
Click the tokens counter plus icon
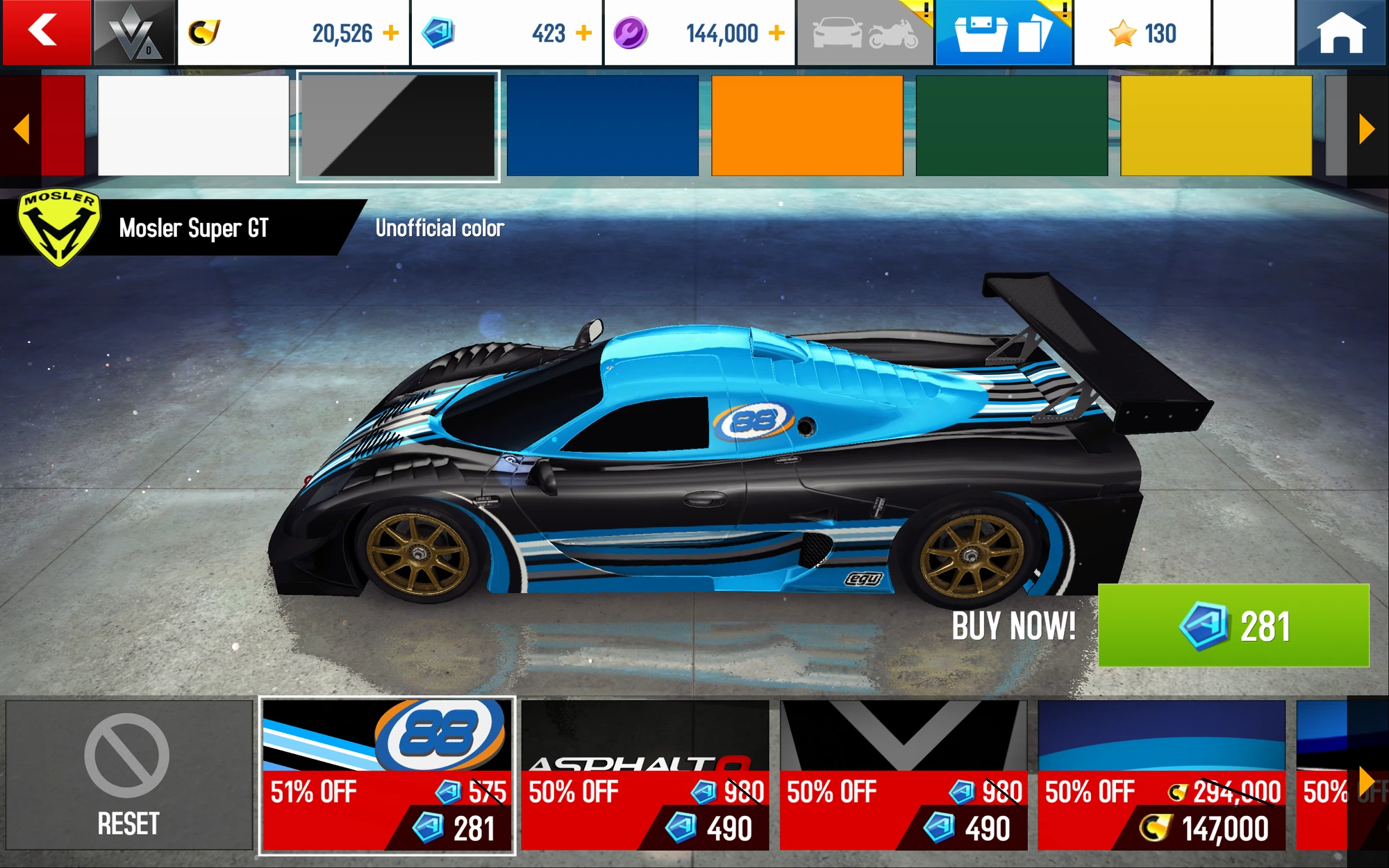point(584,31)
